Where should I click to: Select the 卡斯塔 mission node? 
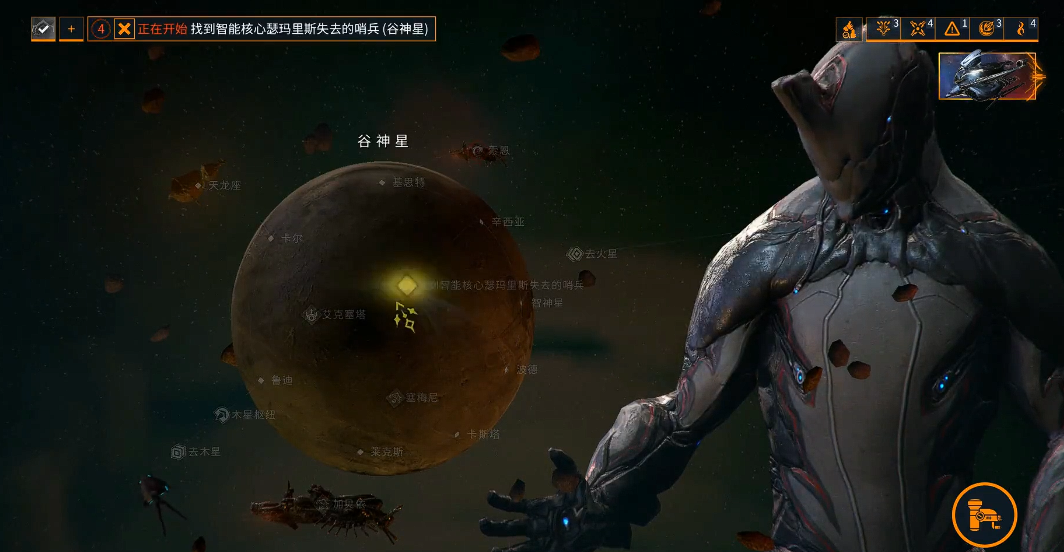[458, 434]
